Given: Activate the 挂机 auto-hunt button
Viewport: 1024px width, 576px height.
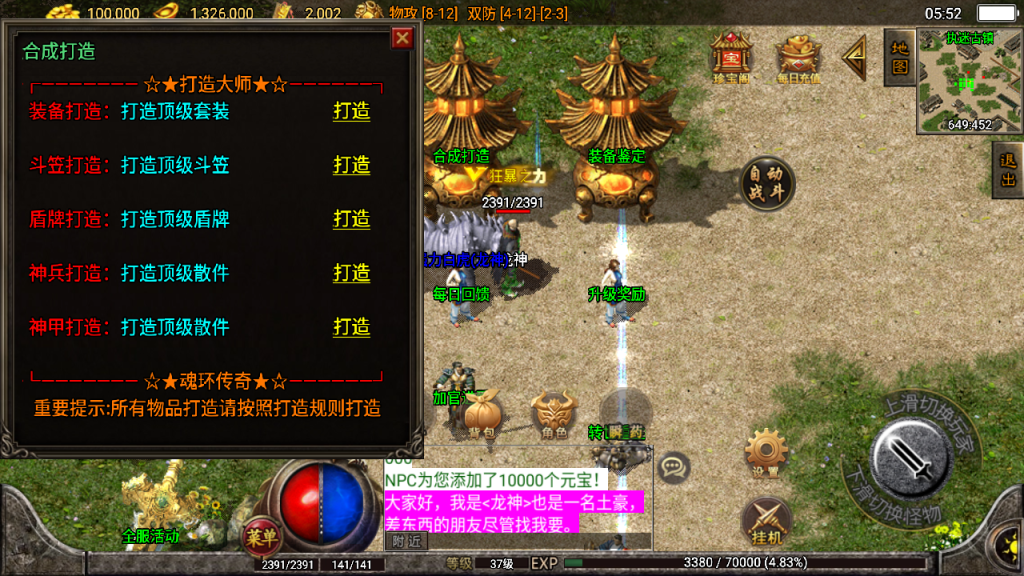Looking at the screenshot, I should (x=767, y=522).
